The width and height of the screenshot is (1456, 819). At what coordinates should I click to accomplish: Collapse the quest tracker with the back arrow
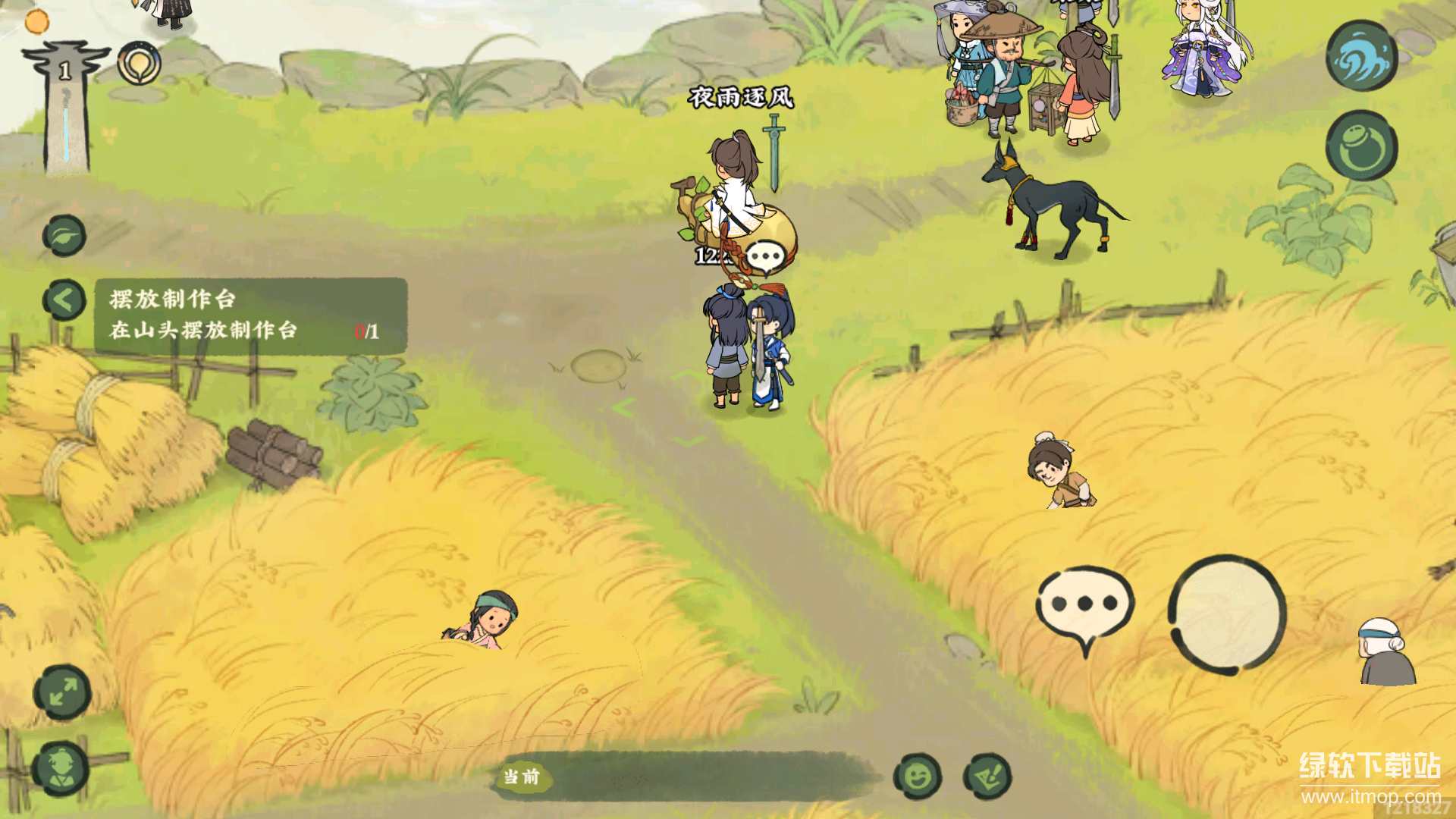[64, 300]
